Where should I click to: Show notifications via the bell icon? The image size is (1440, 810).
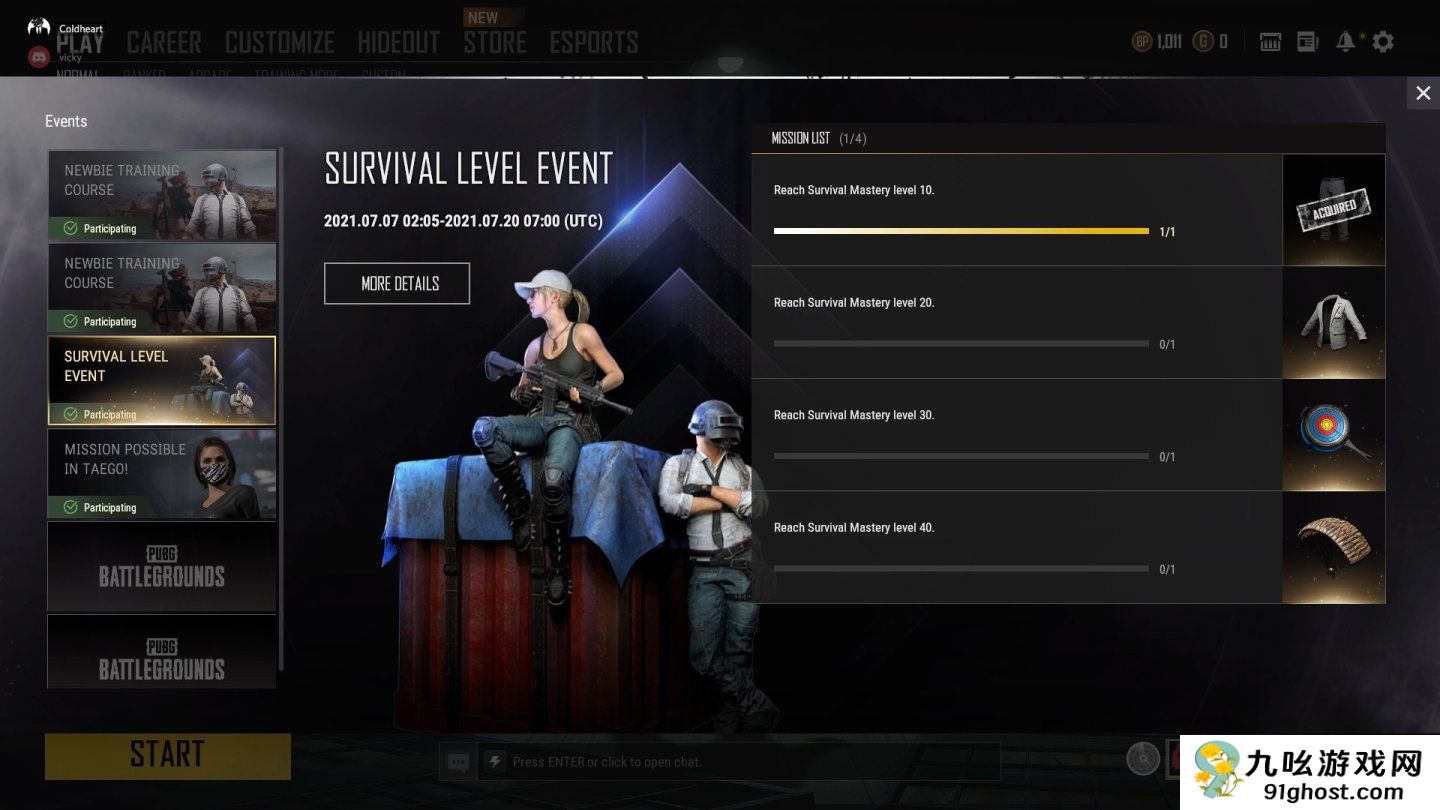pos(1346,42)
